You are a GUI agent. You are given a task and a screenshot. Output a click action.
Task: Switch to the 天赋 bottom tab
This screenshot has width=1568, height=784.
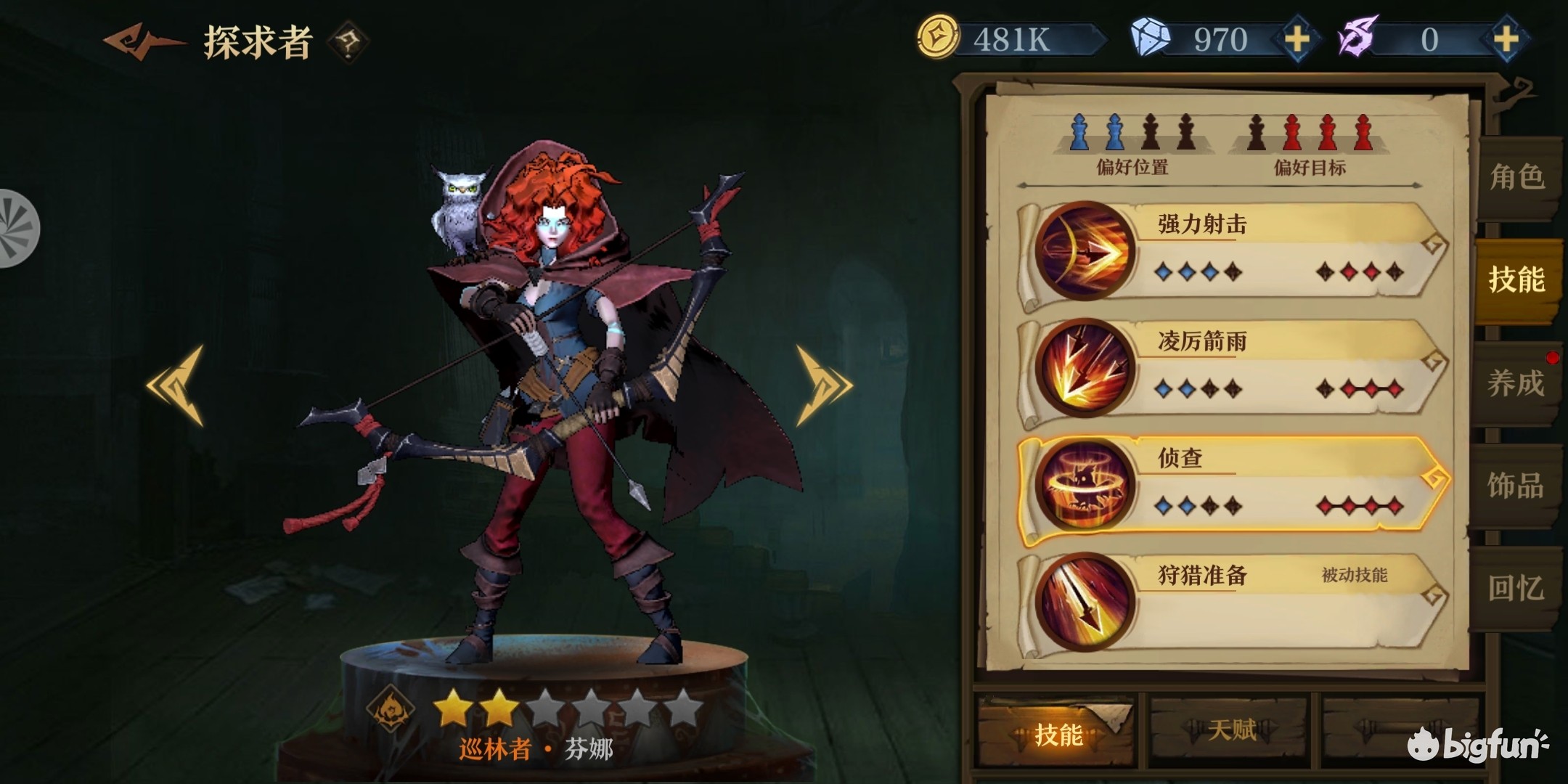(1231, 730)
